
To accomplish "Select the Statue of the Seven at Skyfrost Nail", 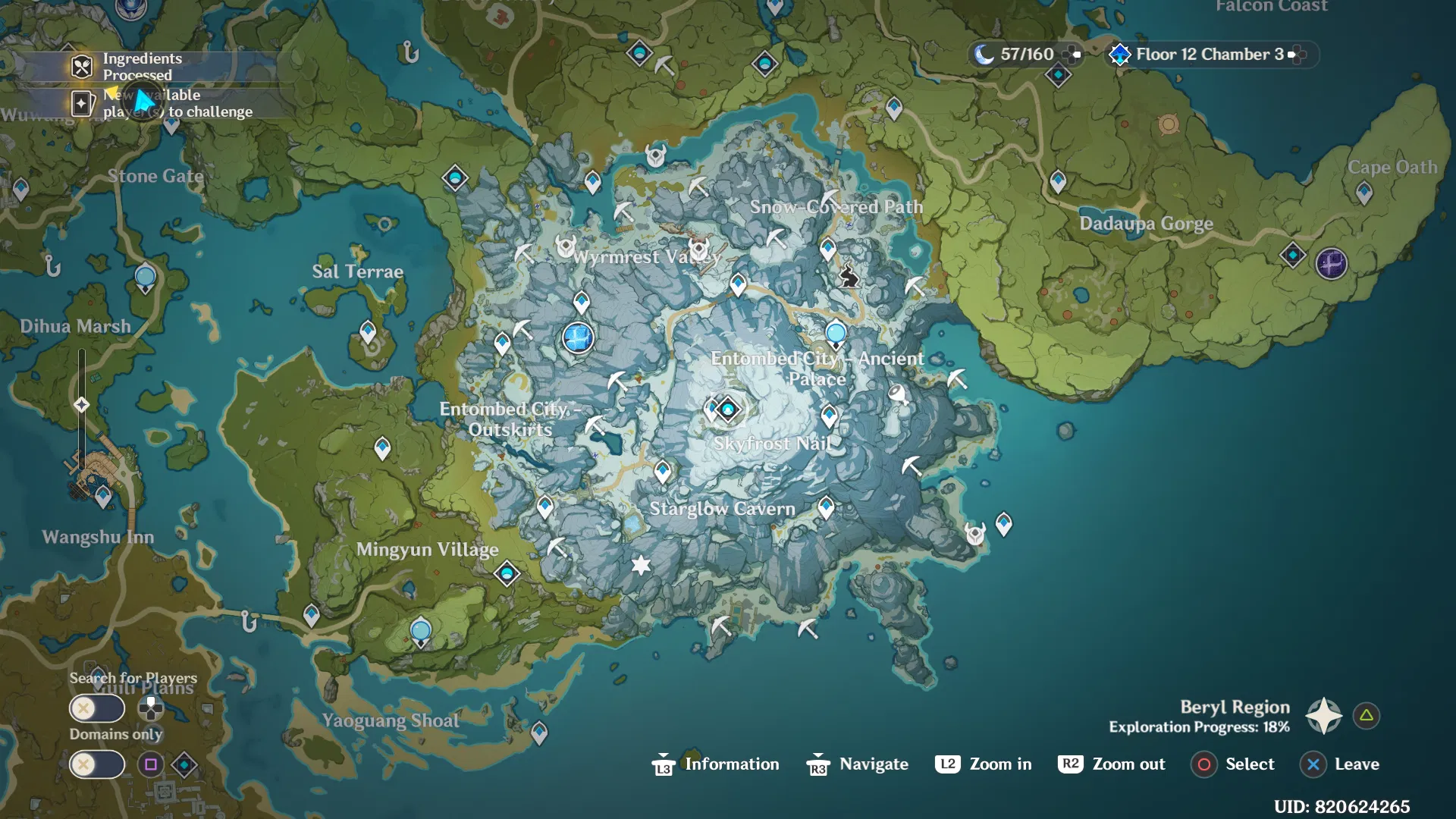I will click(727, 409).
